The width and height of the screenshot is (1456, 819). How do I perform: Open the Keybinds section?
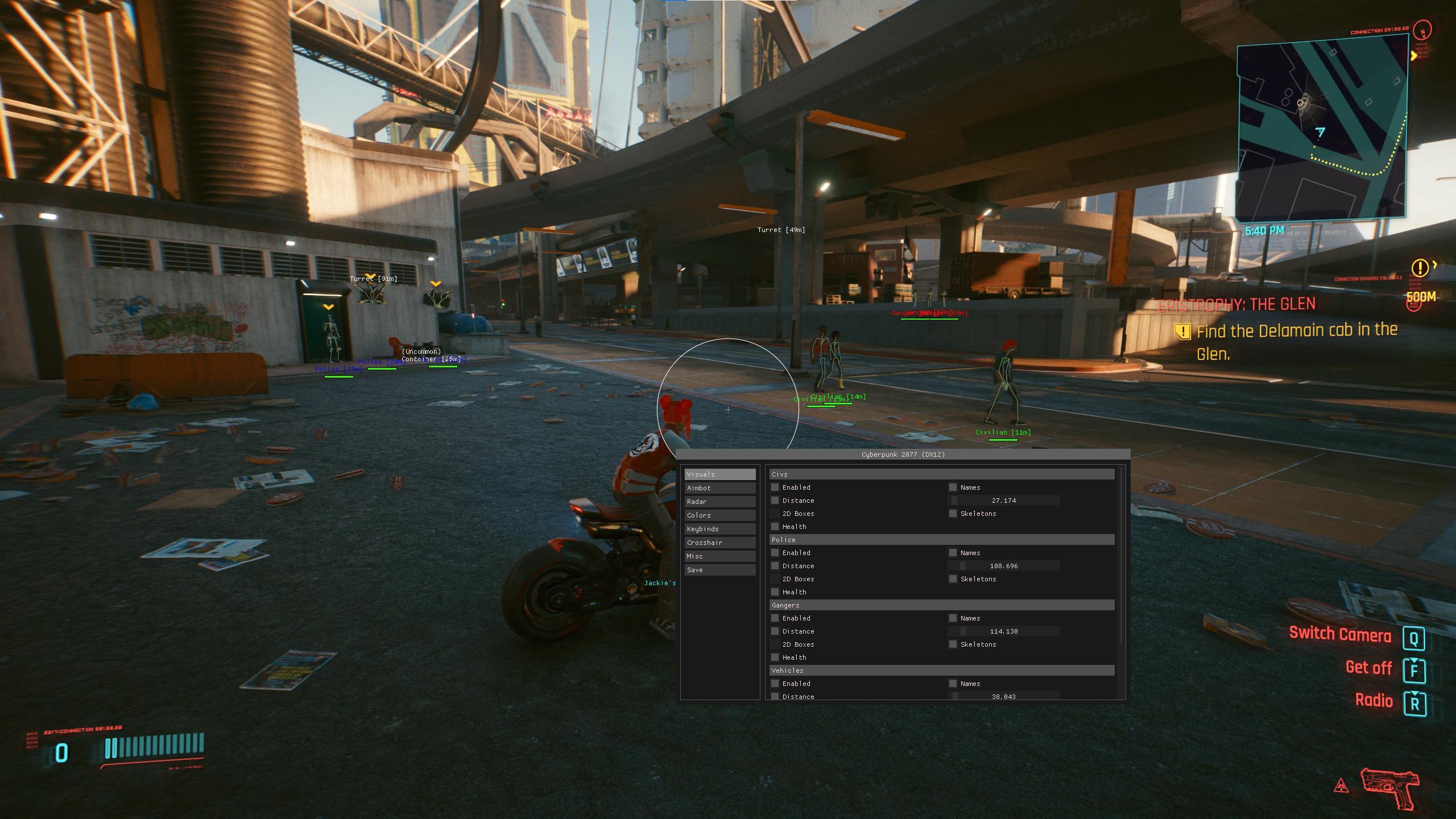click(719, 529)
